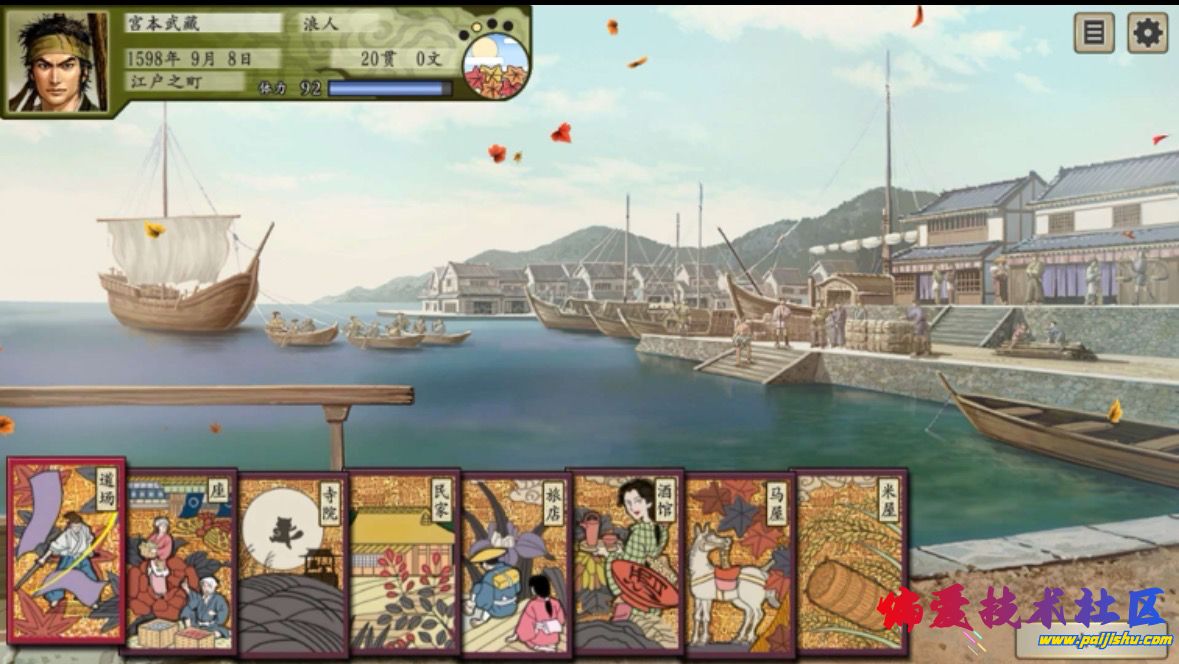Open the settings gear button

pyautogui.click(x=1147, y=33)
